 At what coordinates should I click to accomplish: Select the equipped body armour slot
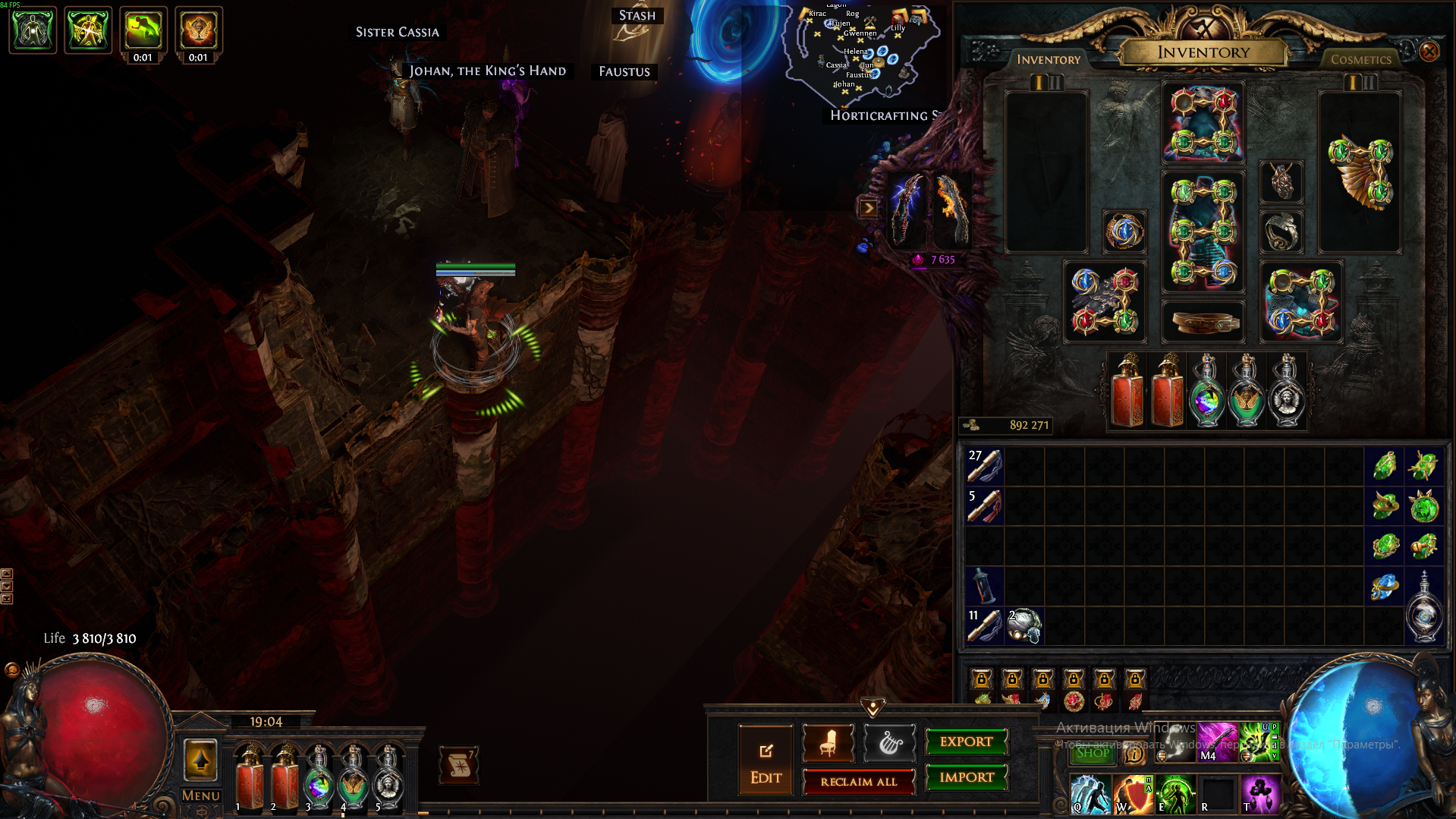tap(1203, 232)
